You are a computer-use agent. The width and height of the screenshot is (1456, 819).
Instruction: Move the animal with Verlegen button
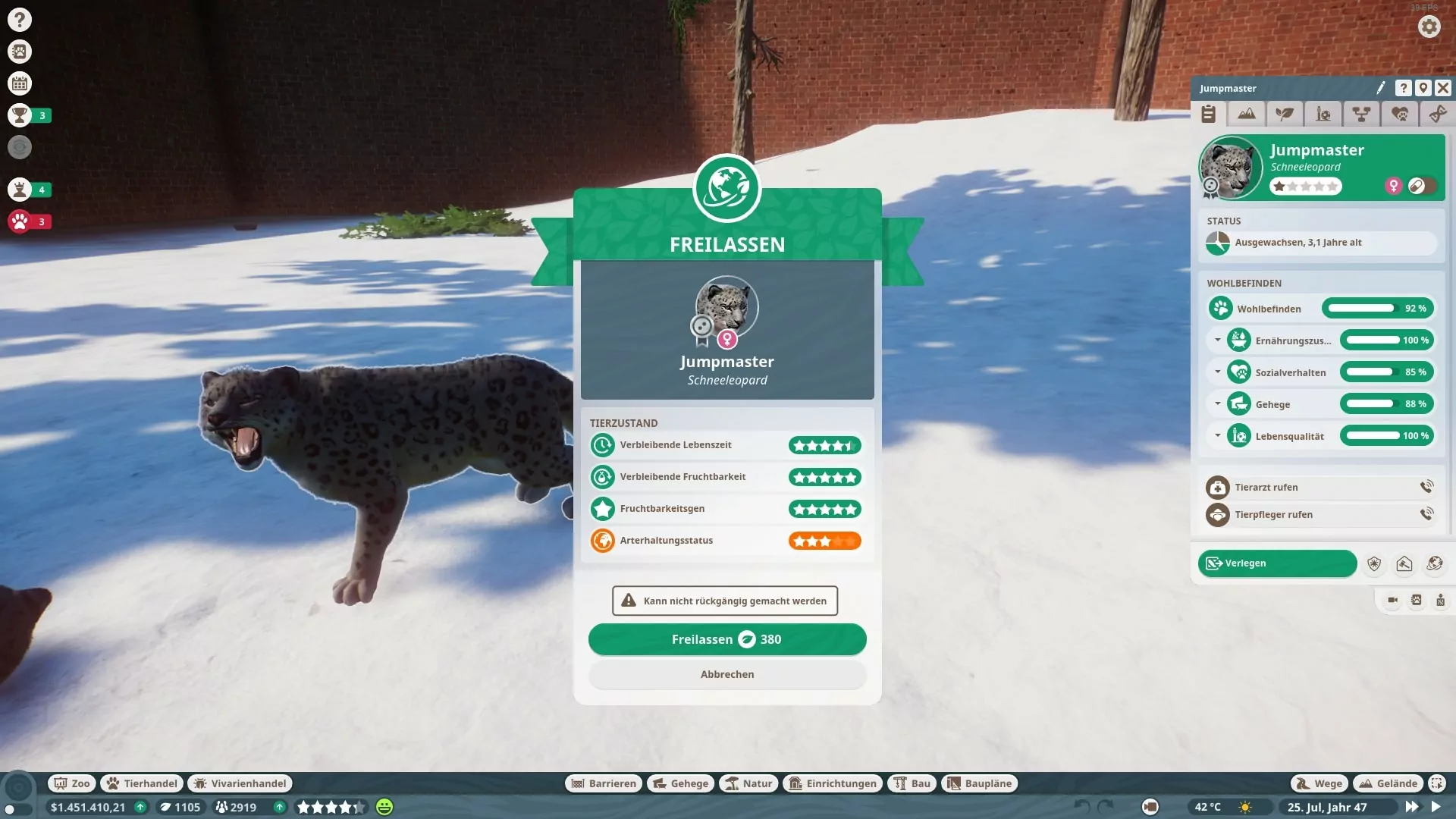(1277, 563)
